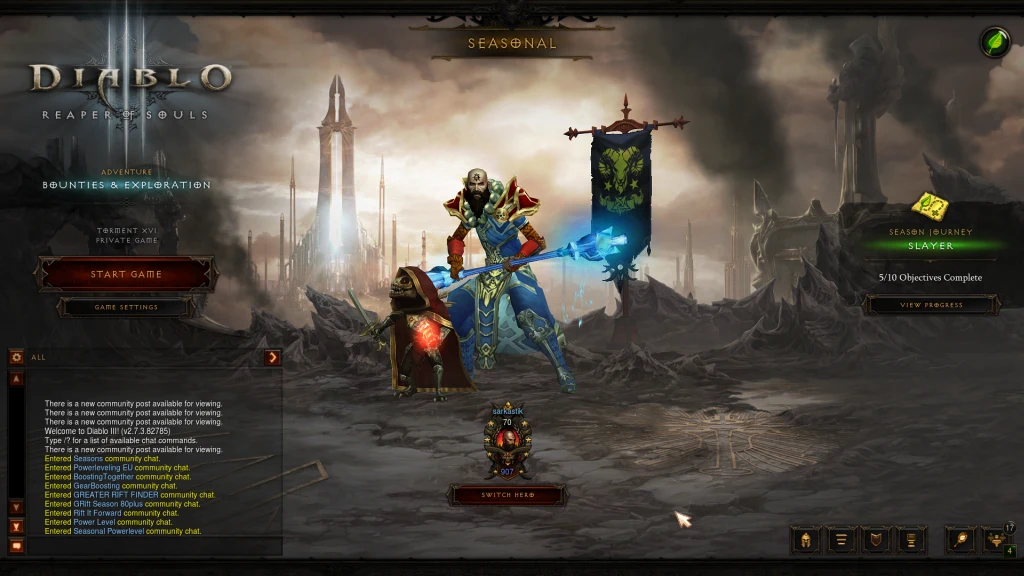This screenshot has width=1024, height=576.
Task: Click the green leaf season icon
Action: tap(994, 42)
